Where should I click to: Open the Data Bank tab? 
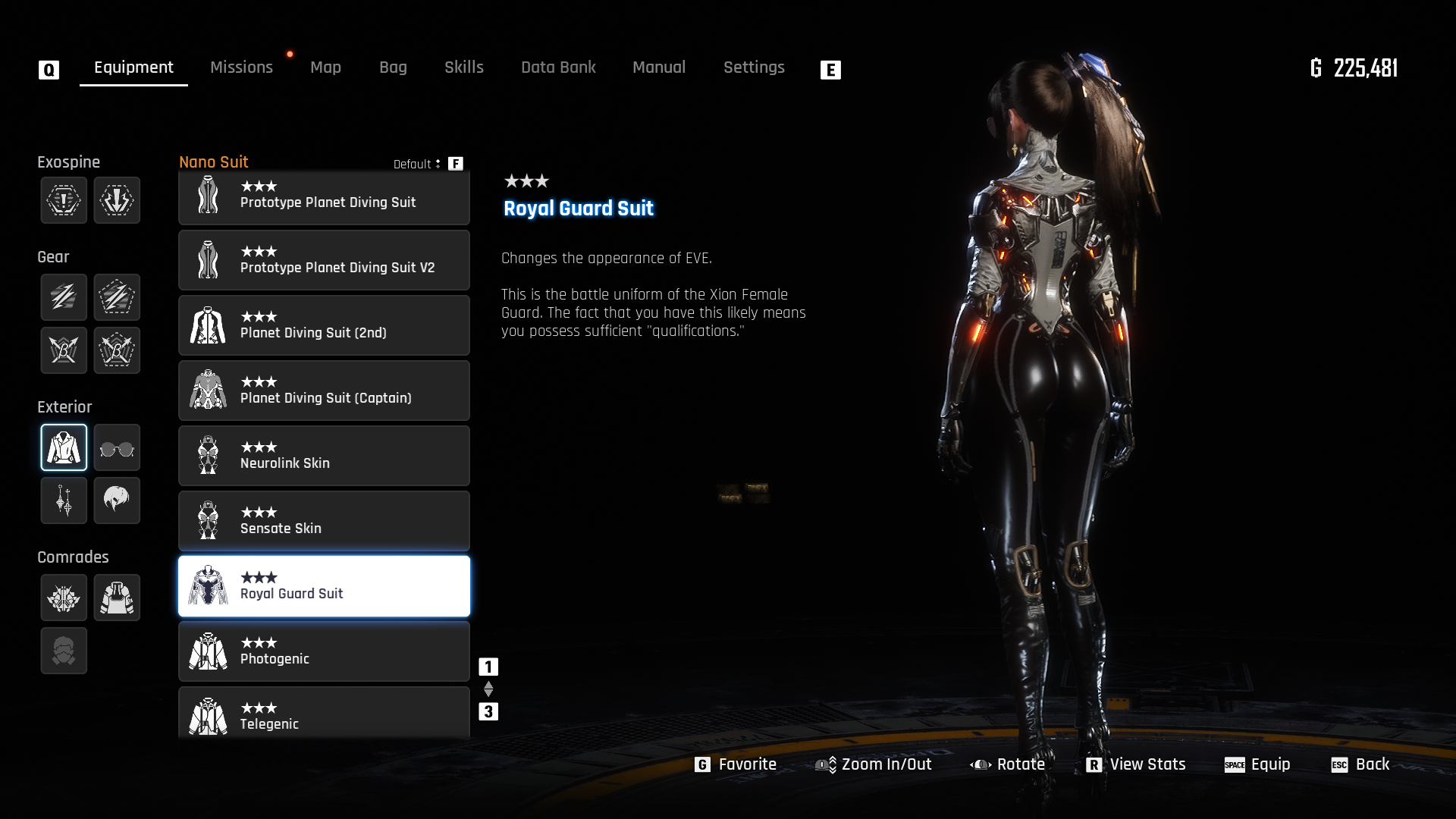point(558,67)
